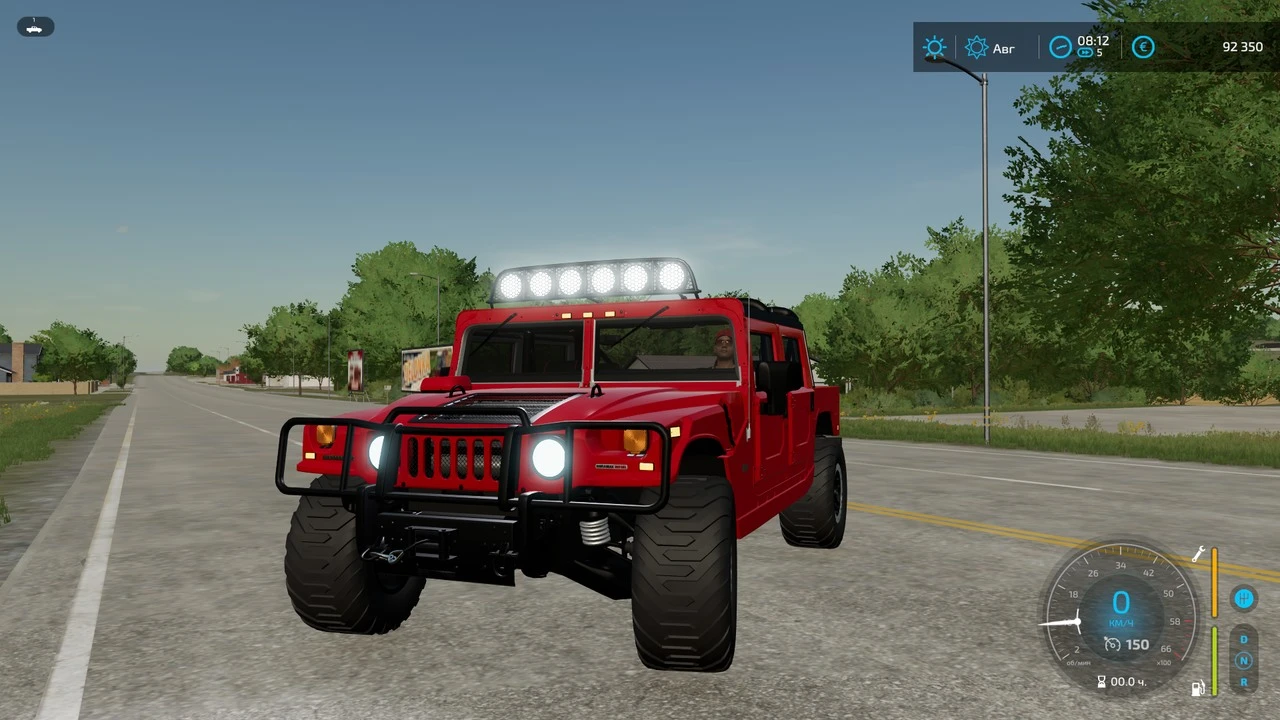This screenshot has height=720, width=1280.
Task: Expand the fast-forward time speed control
Action: (x=1085, y=52)
